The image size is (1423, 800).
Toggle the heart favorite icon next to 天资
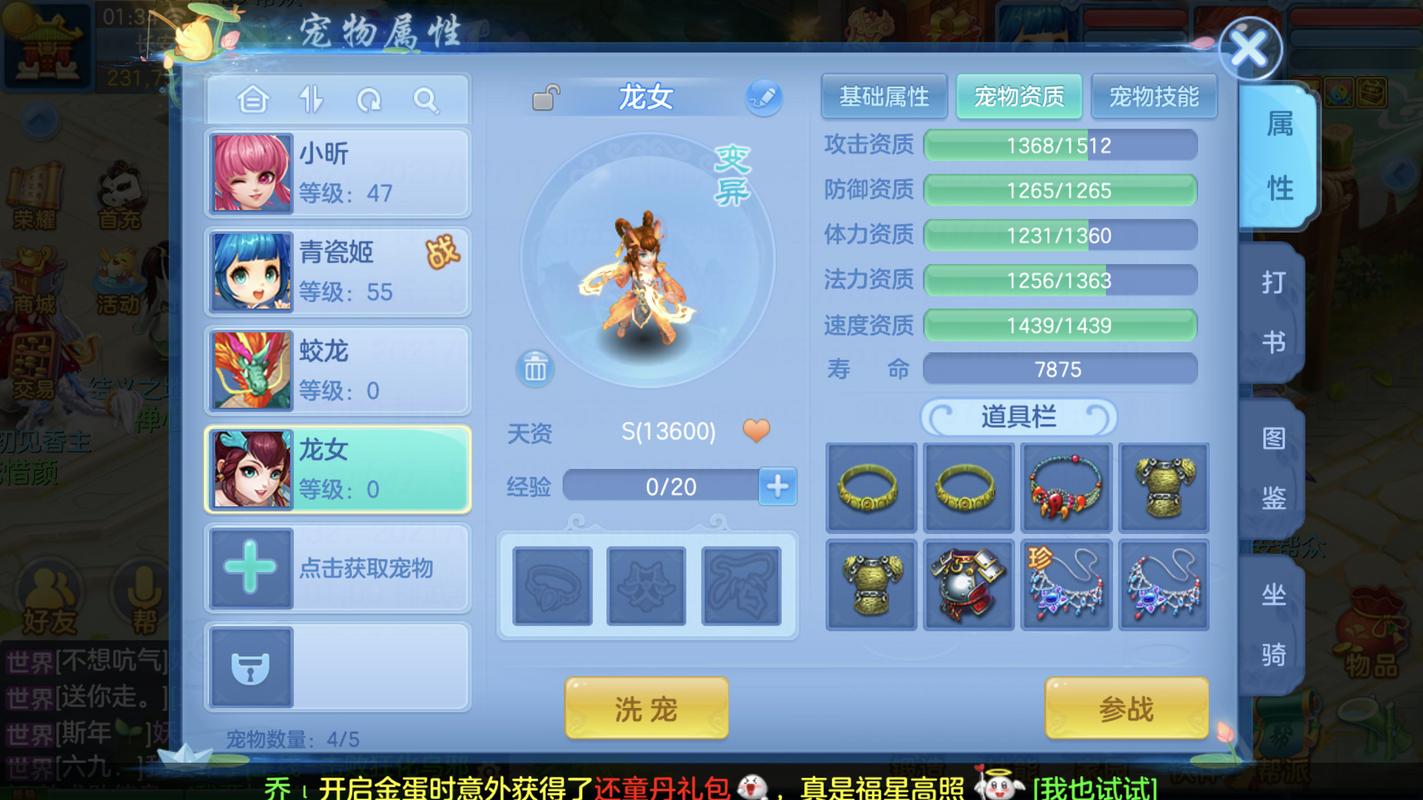click(756, 430)
